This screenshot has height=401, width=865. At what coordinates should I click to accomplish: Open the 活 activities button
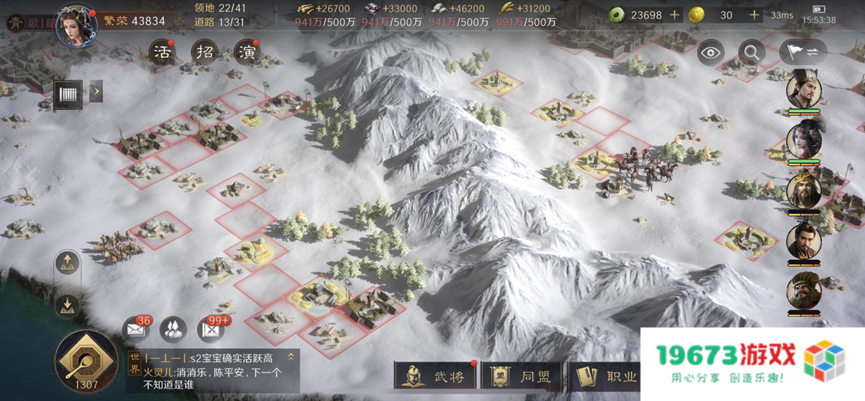pos(163,52)
